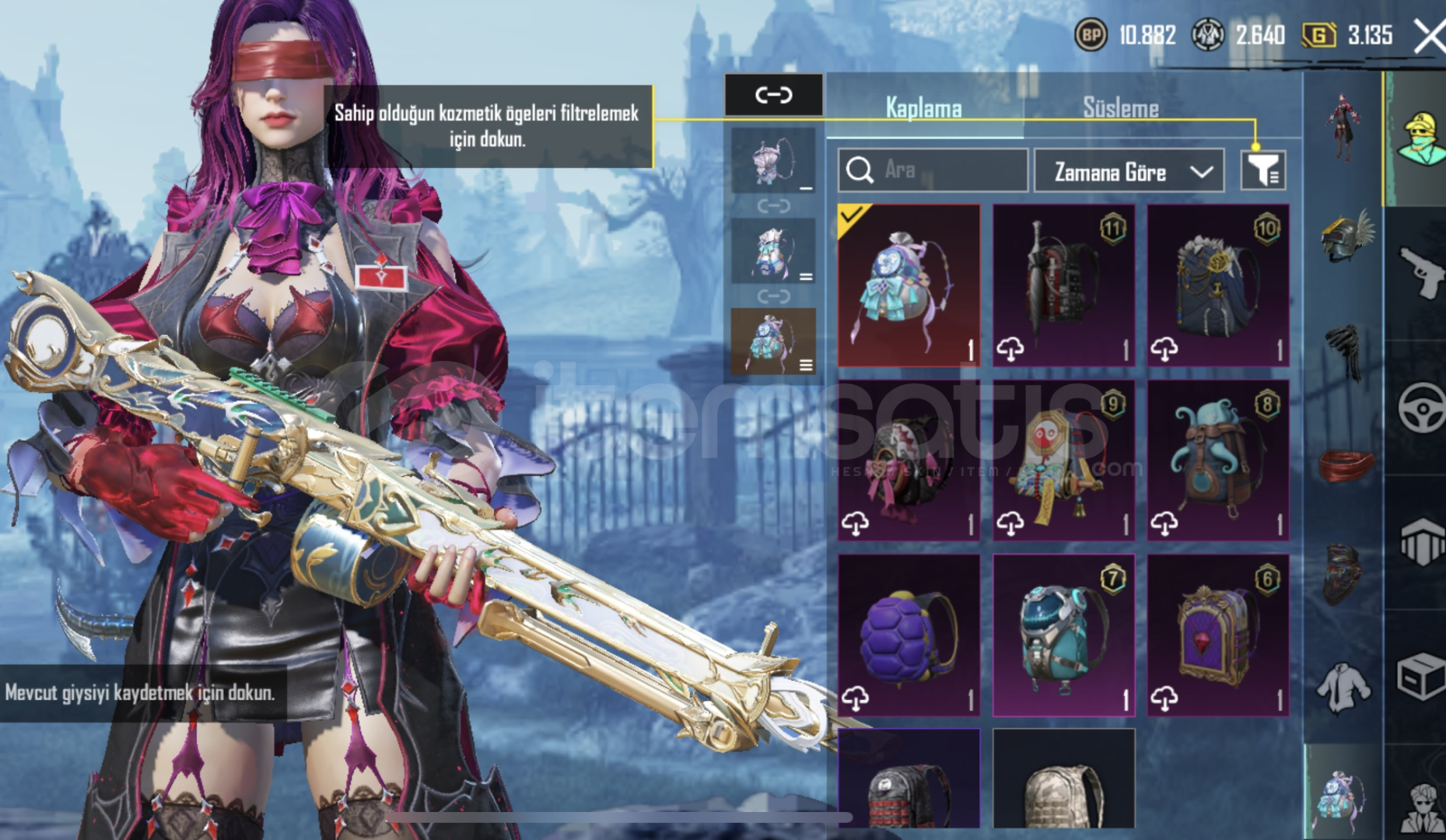Select the level 8 octopus backpack skin
The height and width of the screenshot is (840, 1446).
pyautogui.click(x=1217, y=460)
